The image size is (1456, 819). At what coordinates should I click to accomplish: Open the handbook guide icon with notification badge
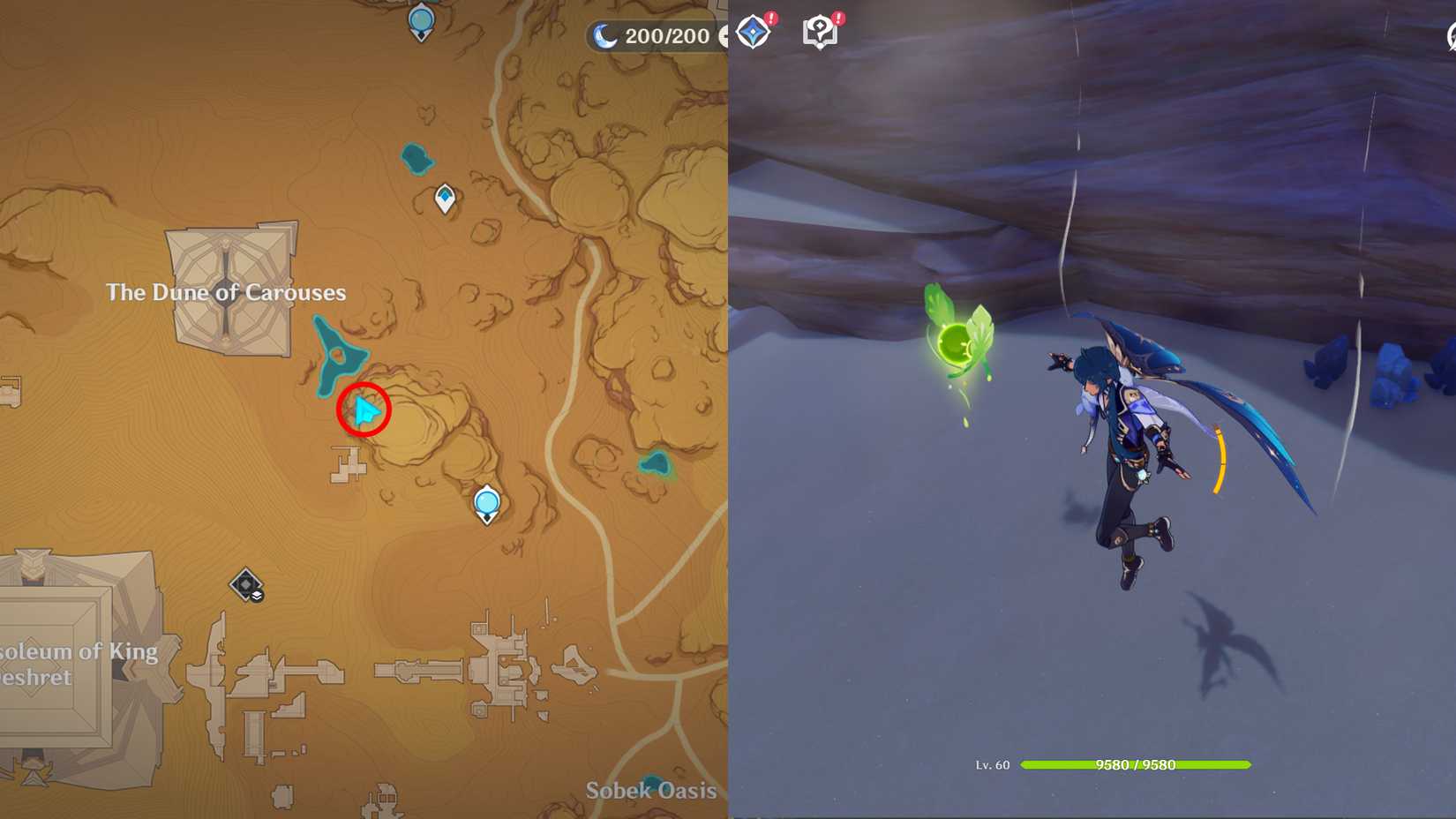(821, 33)
